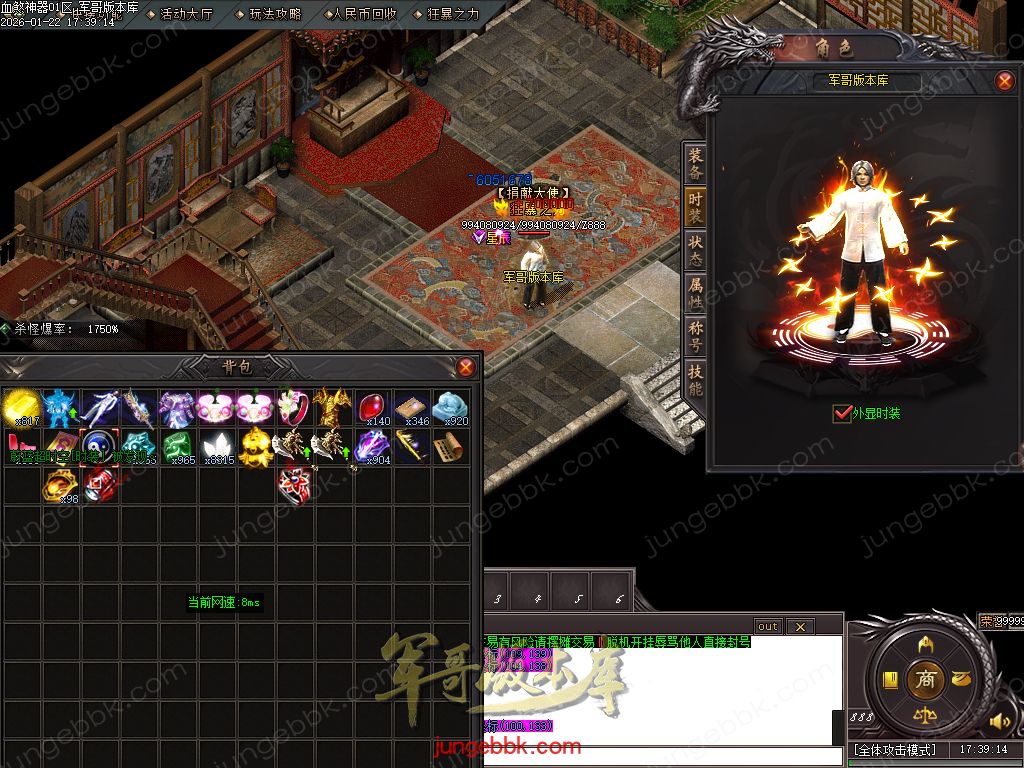This screenshot has height=768, width=1024.
Task: Select the golden armor item in bag
Action: [x=332, y=408]
